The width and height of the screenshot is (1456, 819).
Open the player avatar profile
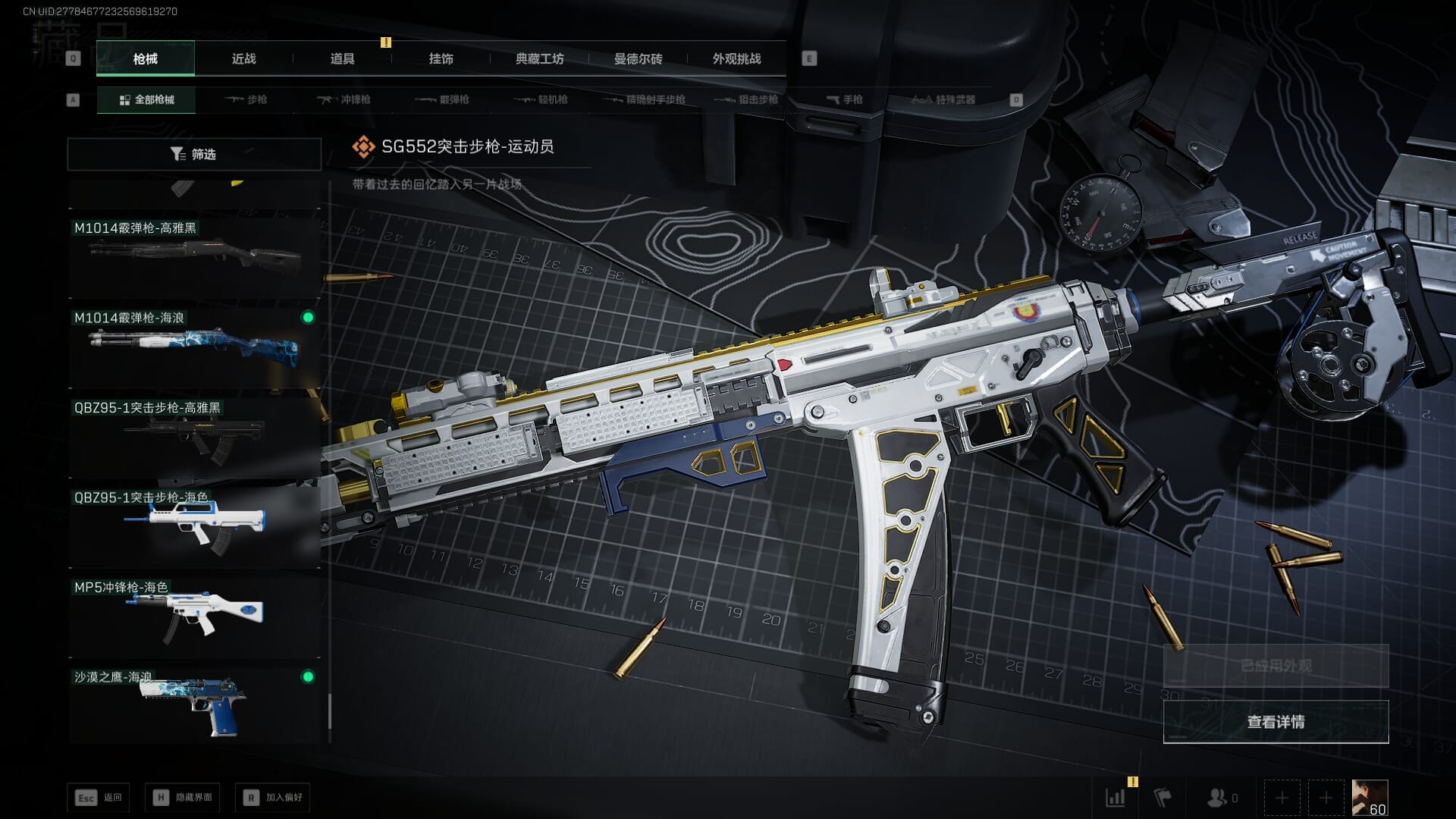click(x=1370, y=798)
